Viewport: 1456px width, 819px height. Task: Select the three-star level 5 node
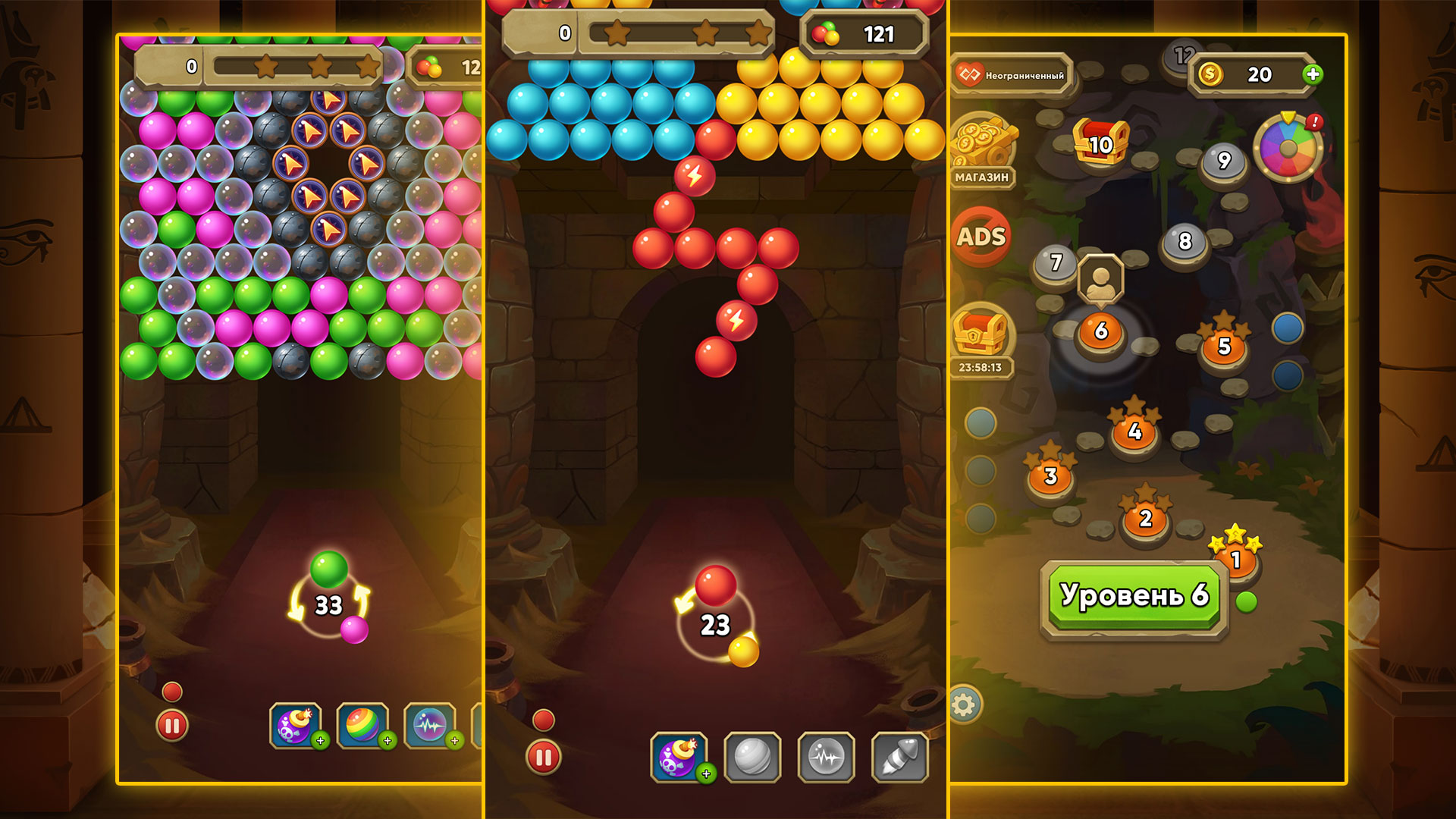pos(1223,345)
